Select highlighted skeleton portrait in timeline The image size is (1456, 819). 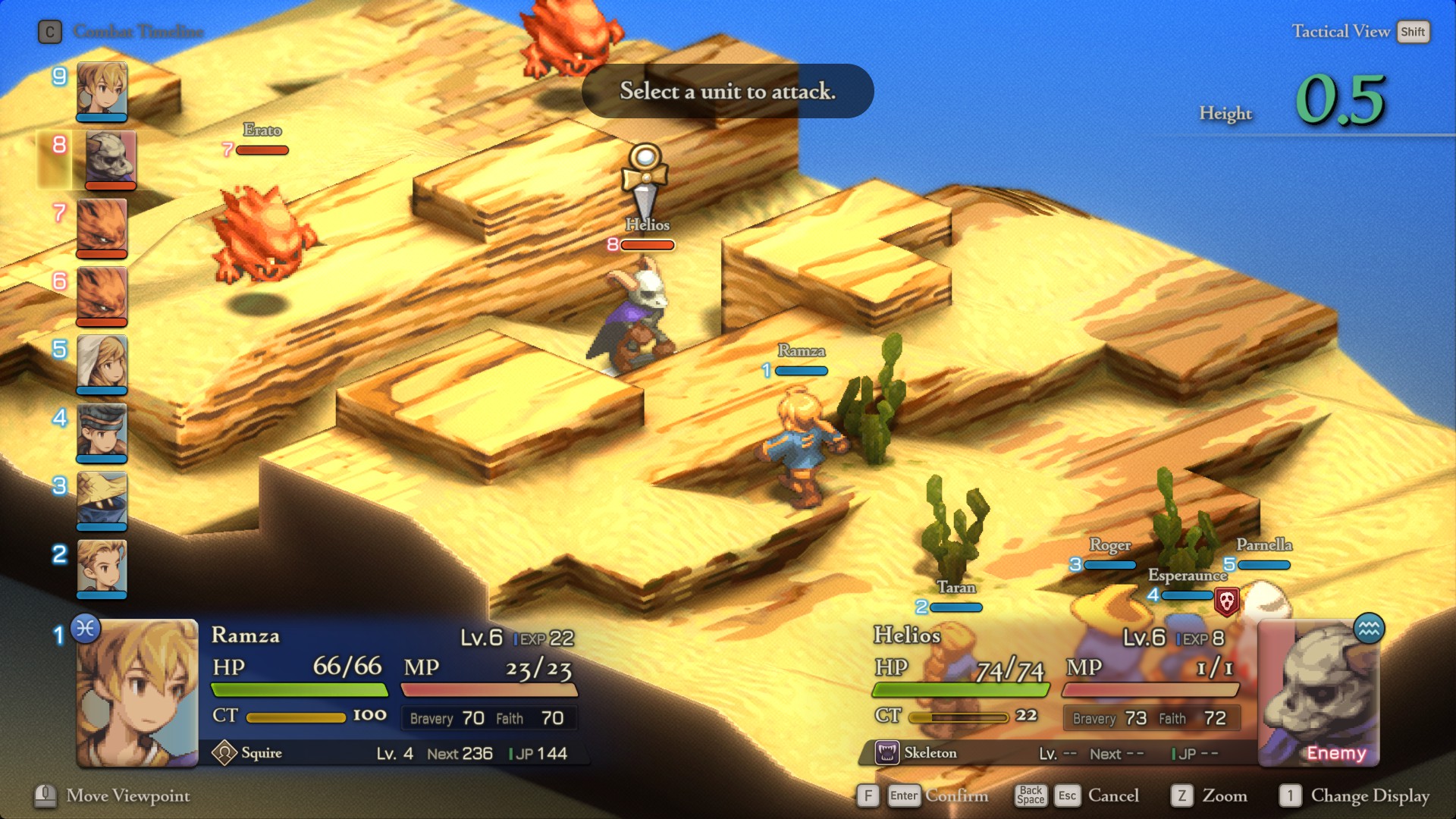pyautogui.click(x=110, y=159)
